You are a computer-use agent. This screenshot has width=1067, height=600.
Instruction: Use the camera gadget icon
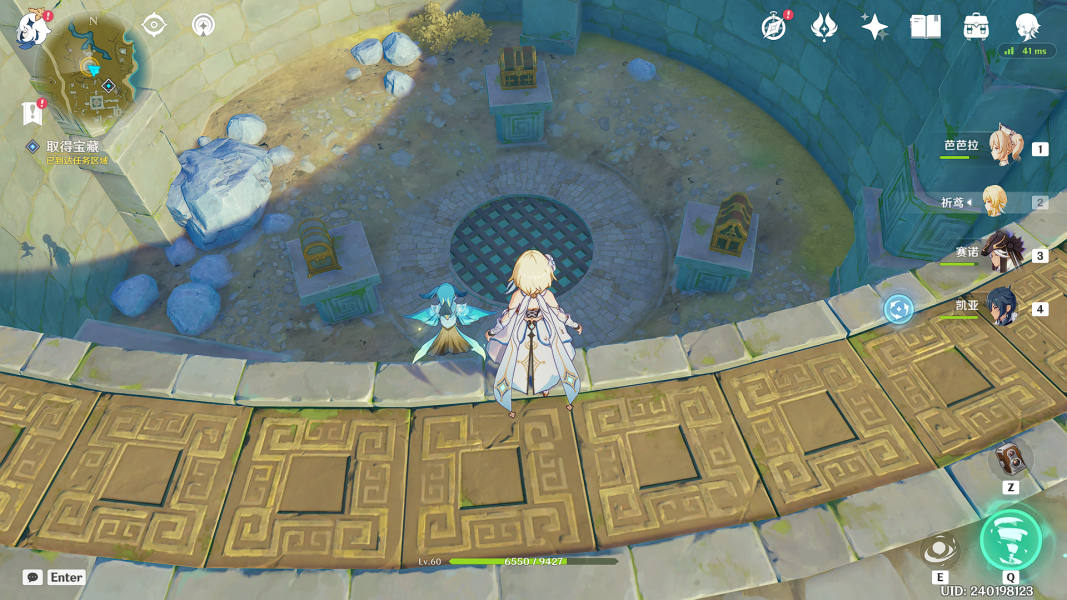pos(1011,460)
